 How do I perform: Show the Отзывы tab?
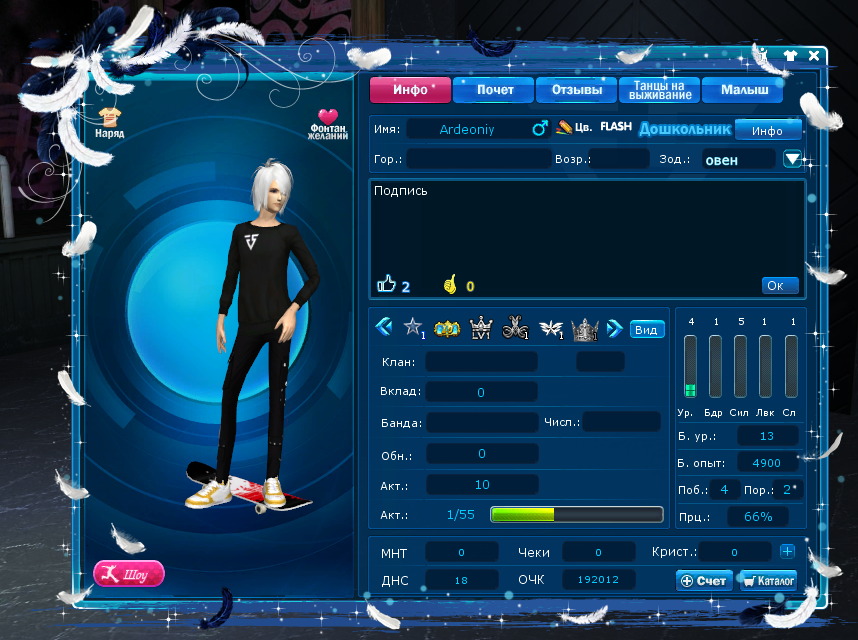[576, 90]
